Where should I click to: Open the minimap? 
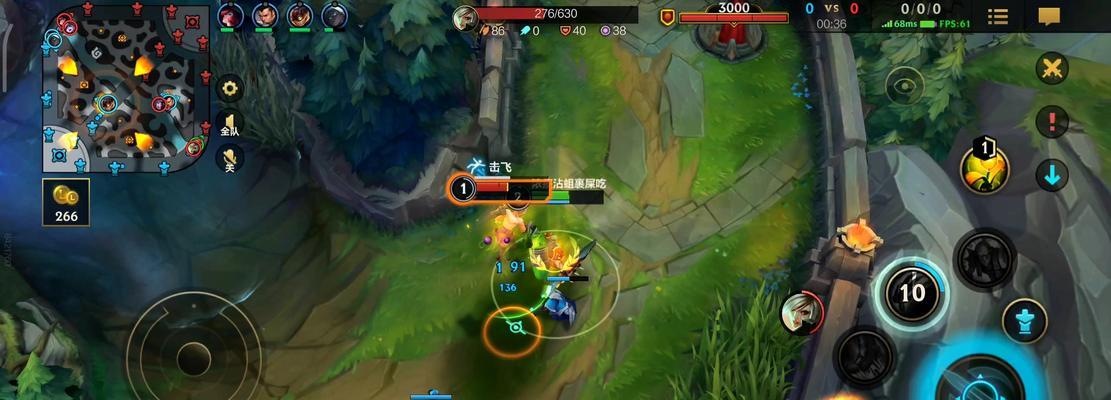pos(126,88)
